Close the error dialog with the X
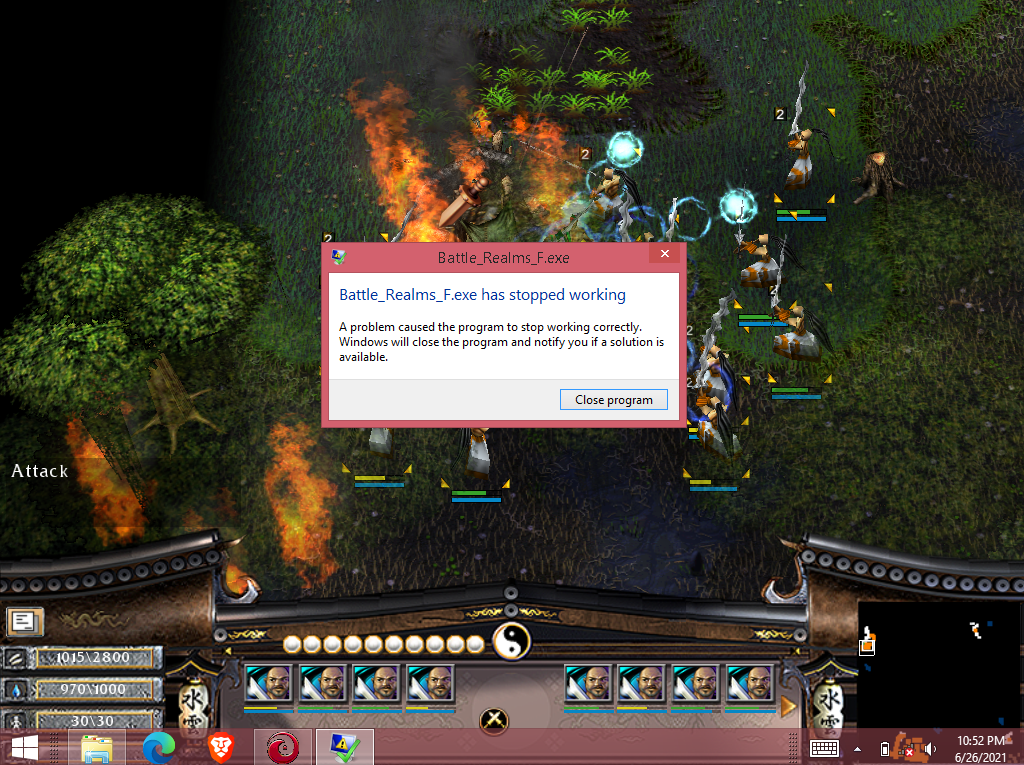 click(x=665, y=256)
